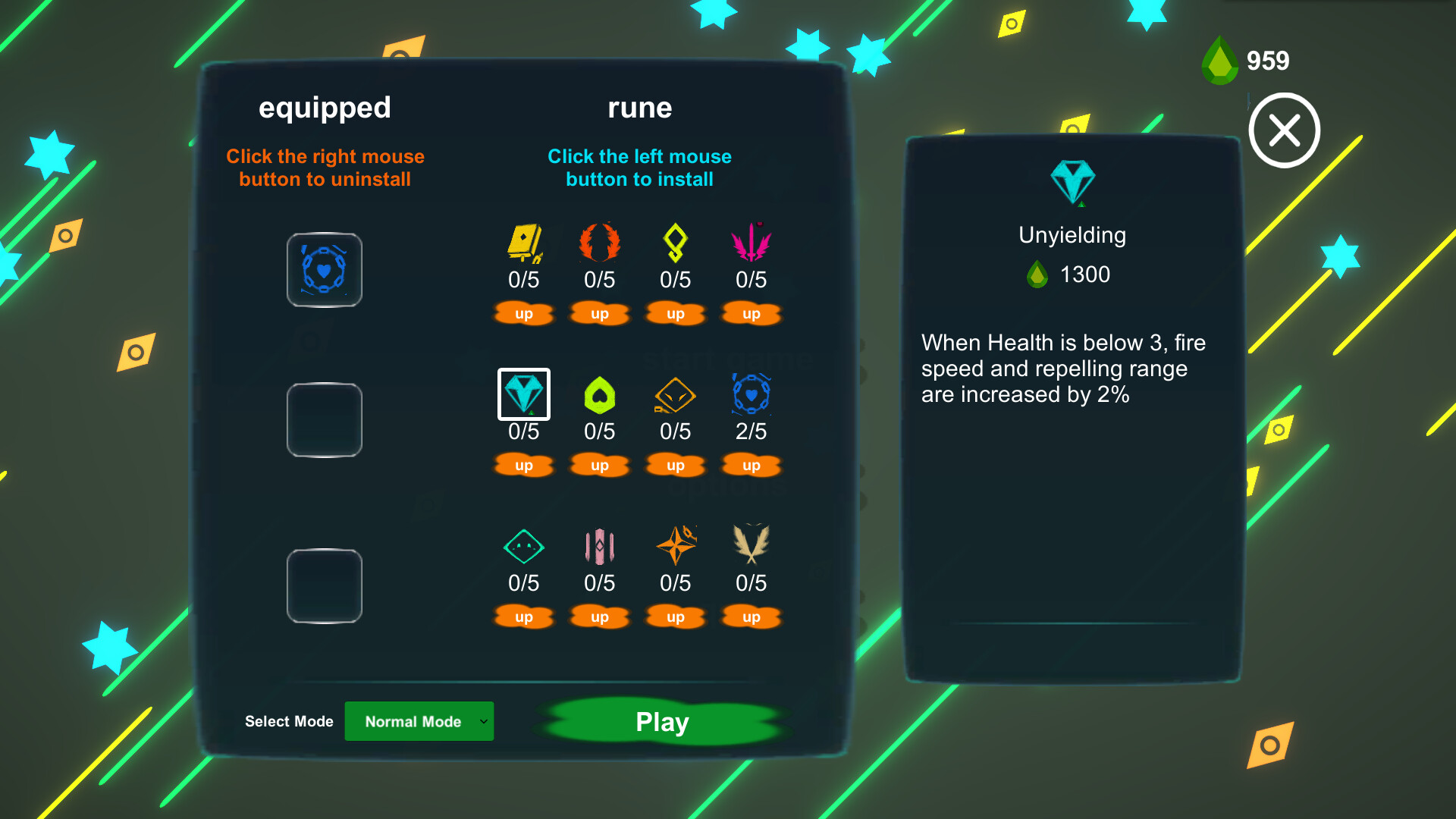Select the teal outlined diamond face rune
The width and height of the screenshot is (1456, 819).
523,546
